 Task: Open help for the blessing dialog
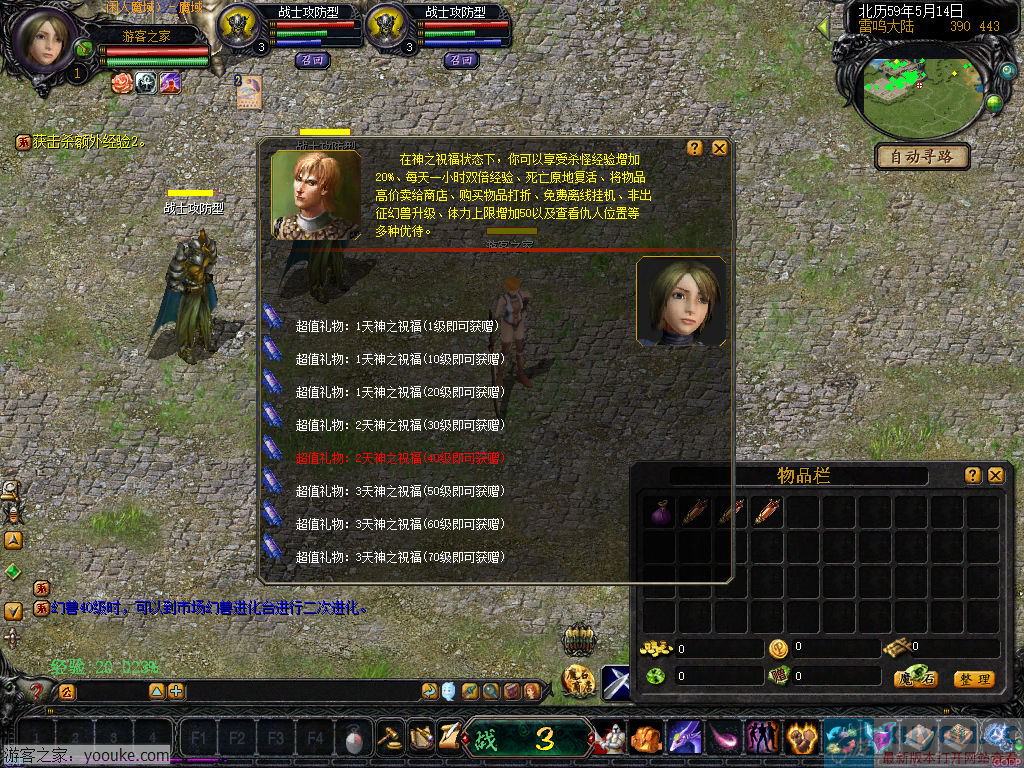(695, 148)
